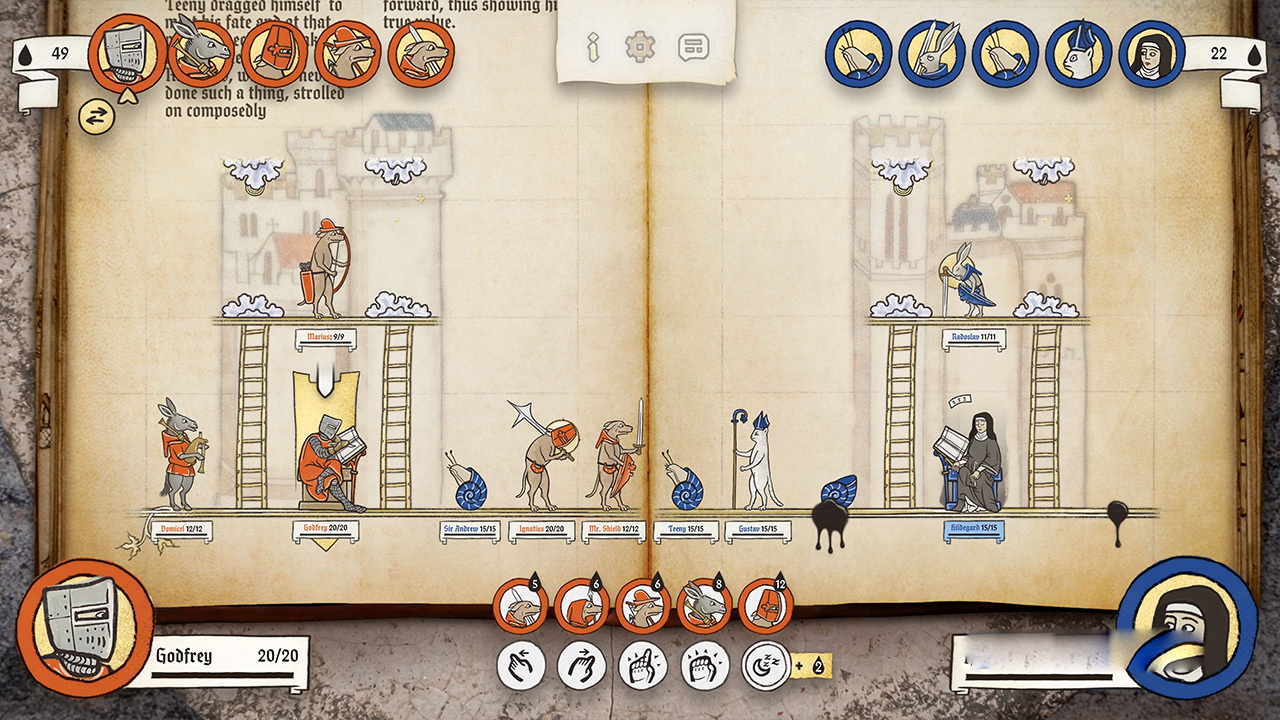Select Godfrey's helmet portrait in top orange row
Viewport: 1280px width, 720px height.
coord(126,54)
